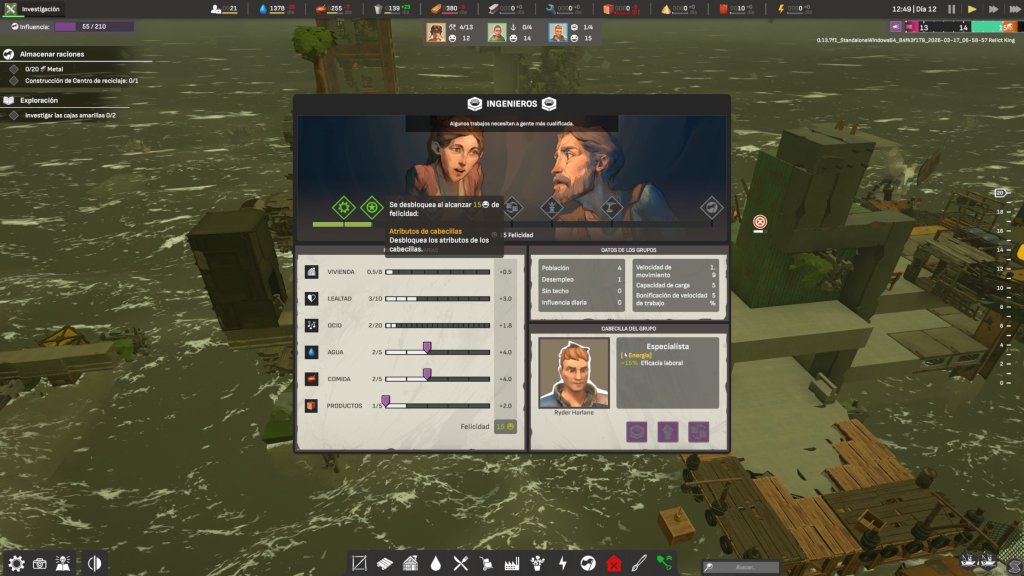Viewport: 1024px width, 576px height.
Task: Select Ryder Harlane's leader portrait
Action: coord(574,372)
